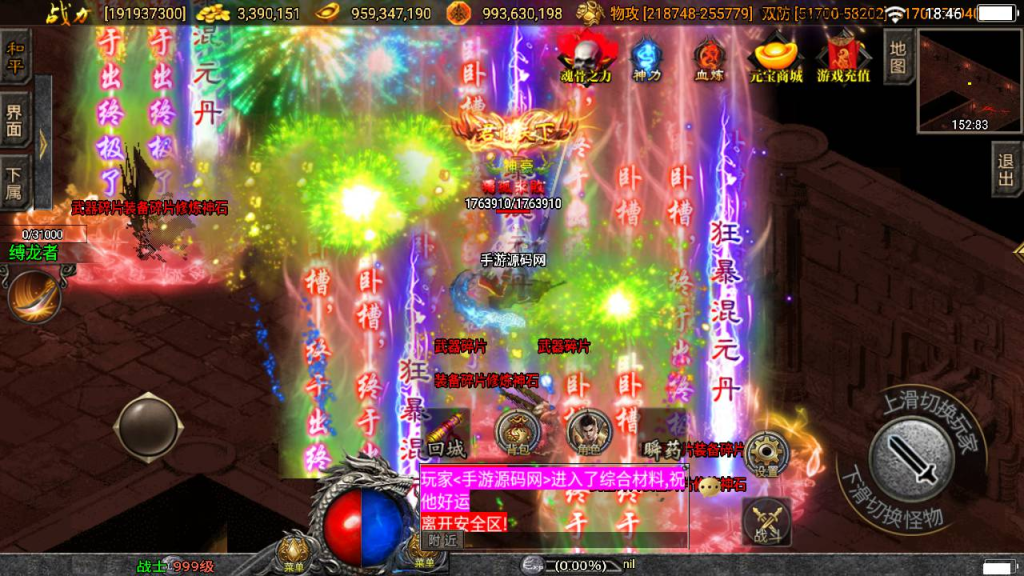1024x576 pixels.
Task: Open the 背包 backpack
Action: (x=517, y=434)
